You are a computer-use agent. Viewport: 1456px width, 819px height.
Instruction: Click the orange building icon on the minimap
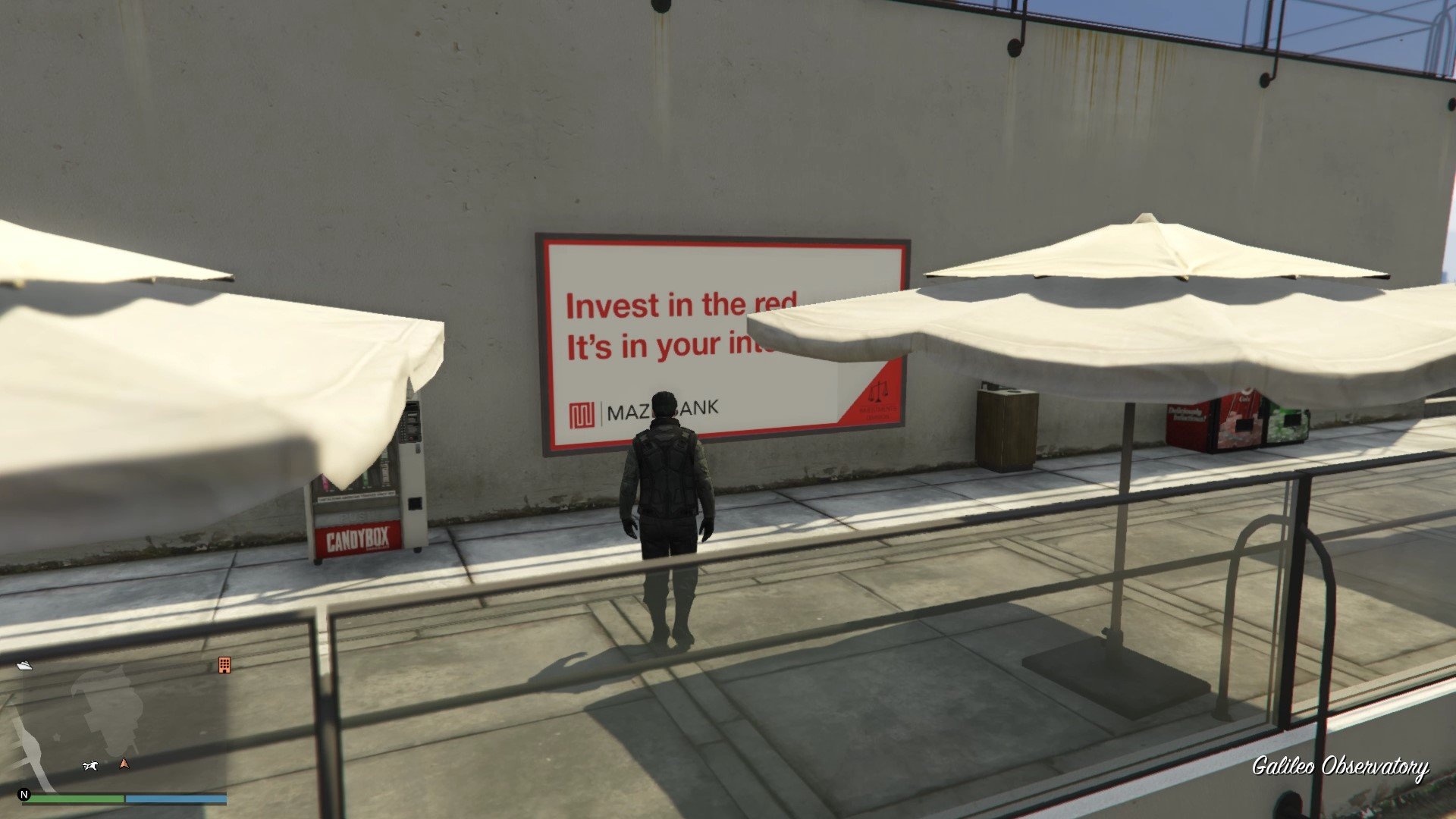tap(224, 666)
